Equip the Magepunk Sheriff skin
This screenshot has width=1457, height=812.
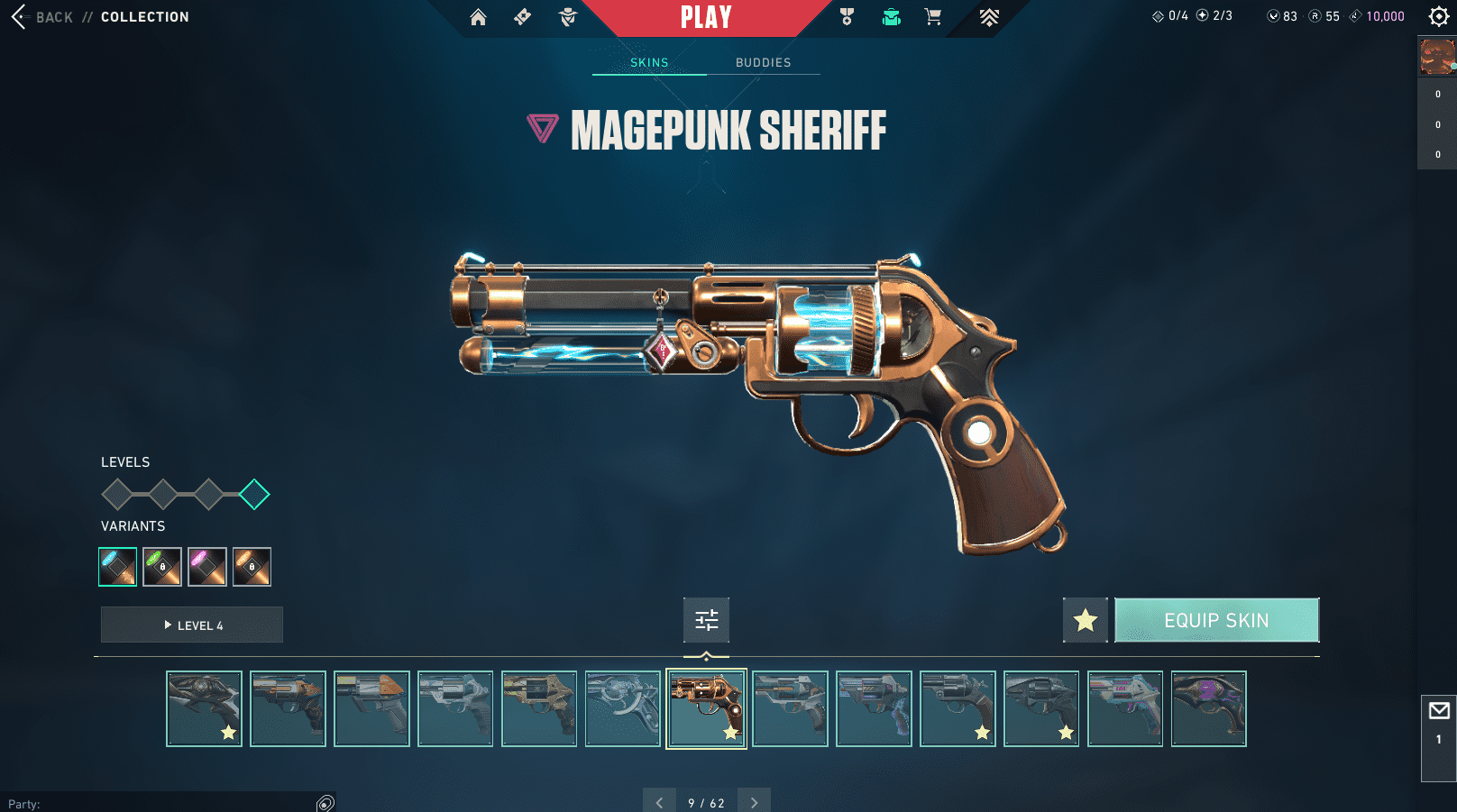pyautogui.click(x=1216, y=620)
